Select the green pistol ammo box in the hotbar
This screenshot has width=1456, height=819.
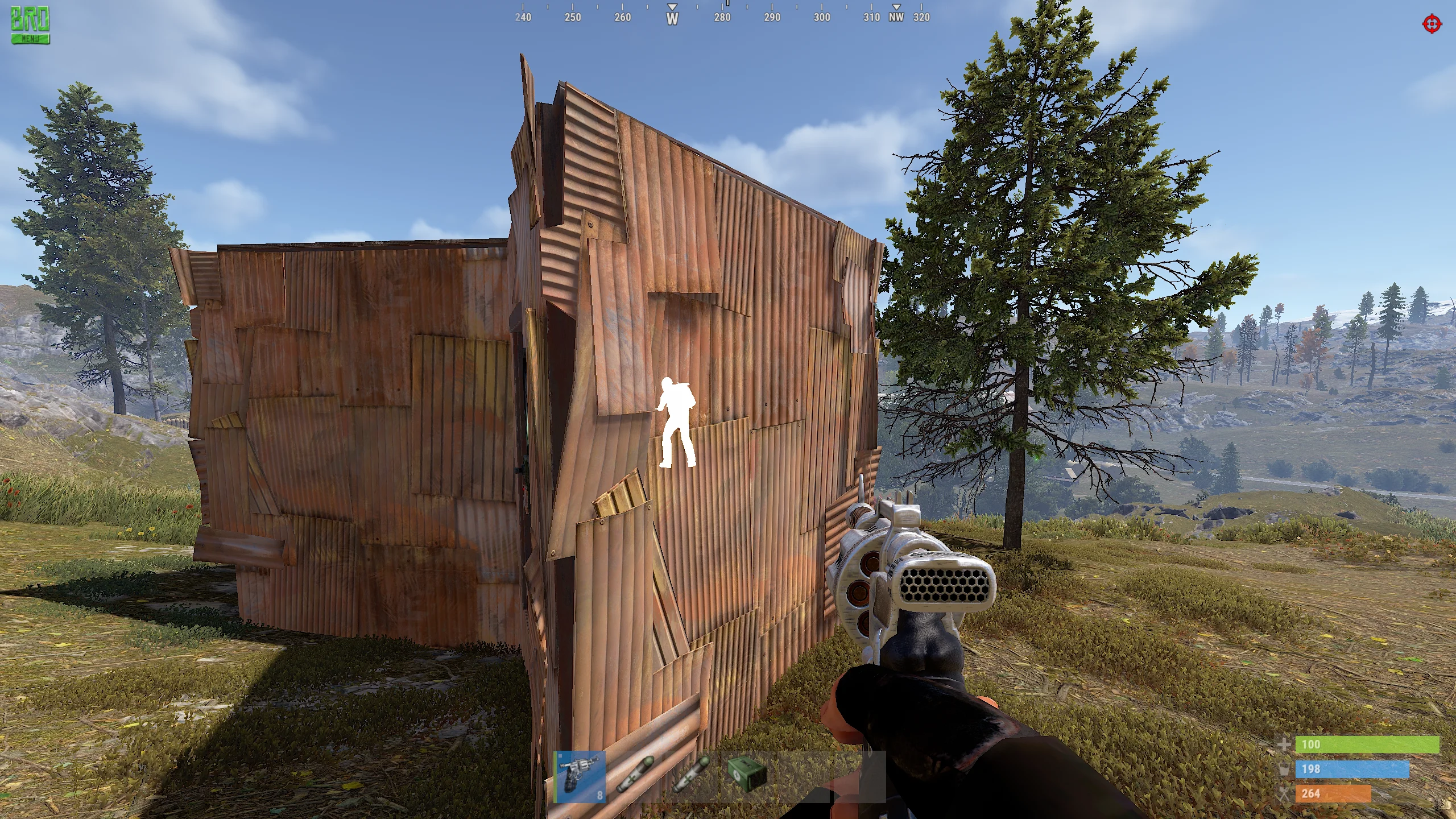click(x=748, y=775)
